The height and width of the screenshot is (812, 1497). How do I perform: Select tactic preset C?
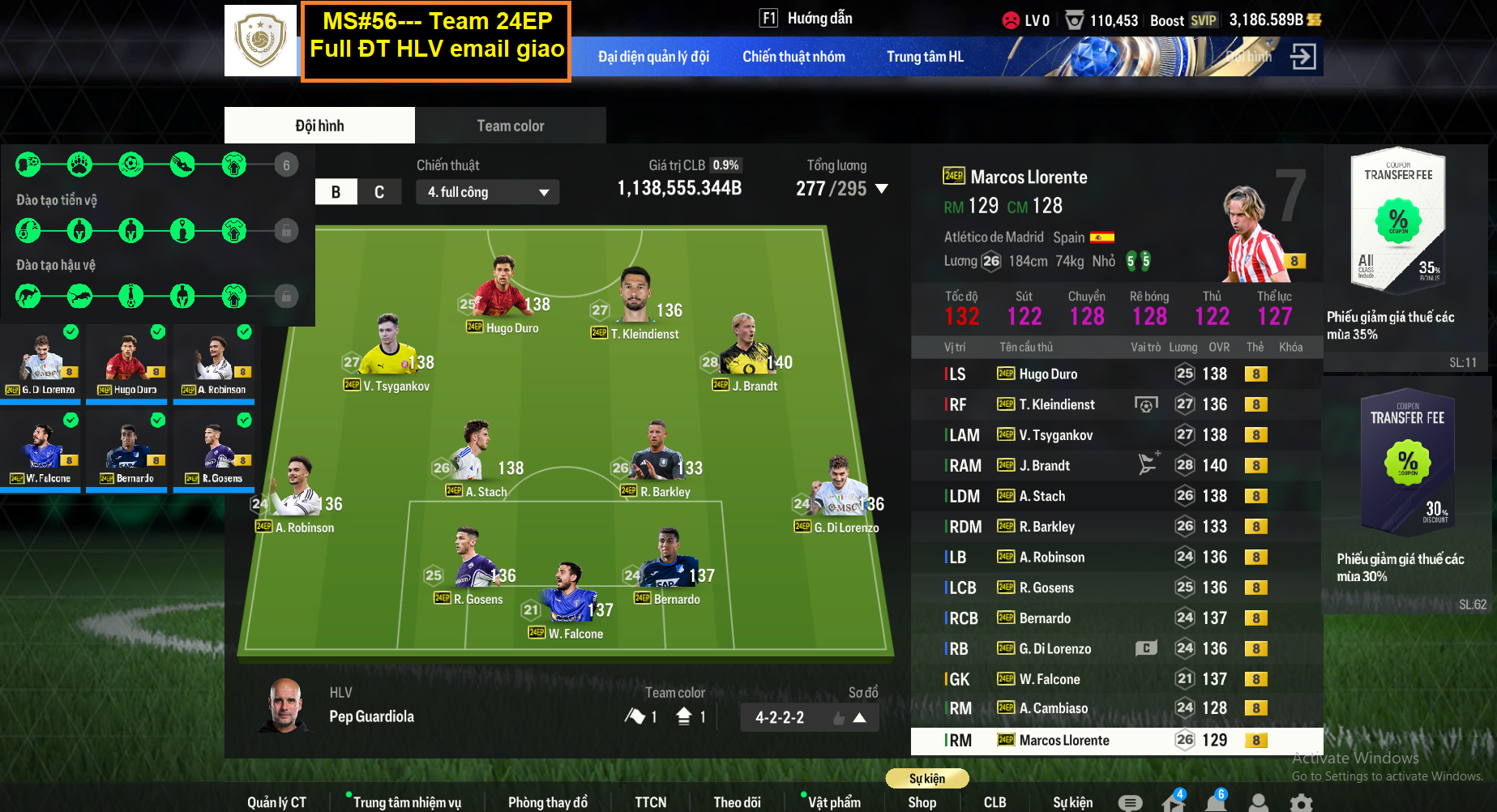click(x=379, y=192)
